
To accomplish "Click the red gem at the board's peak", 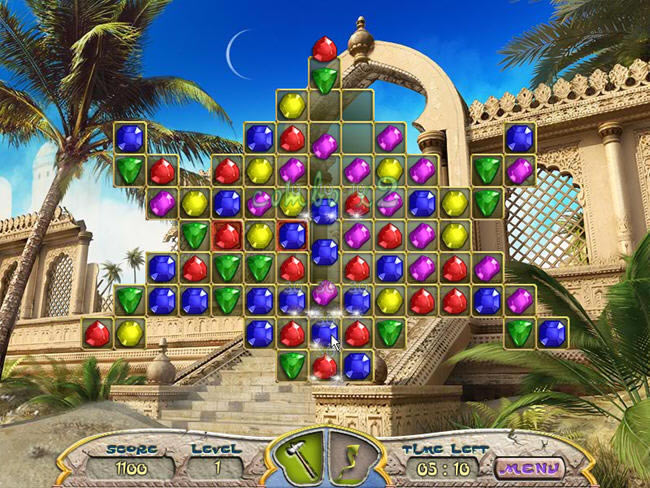I will tap(324, 48).
